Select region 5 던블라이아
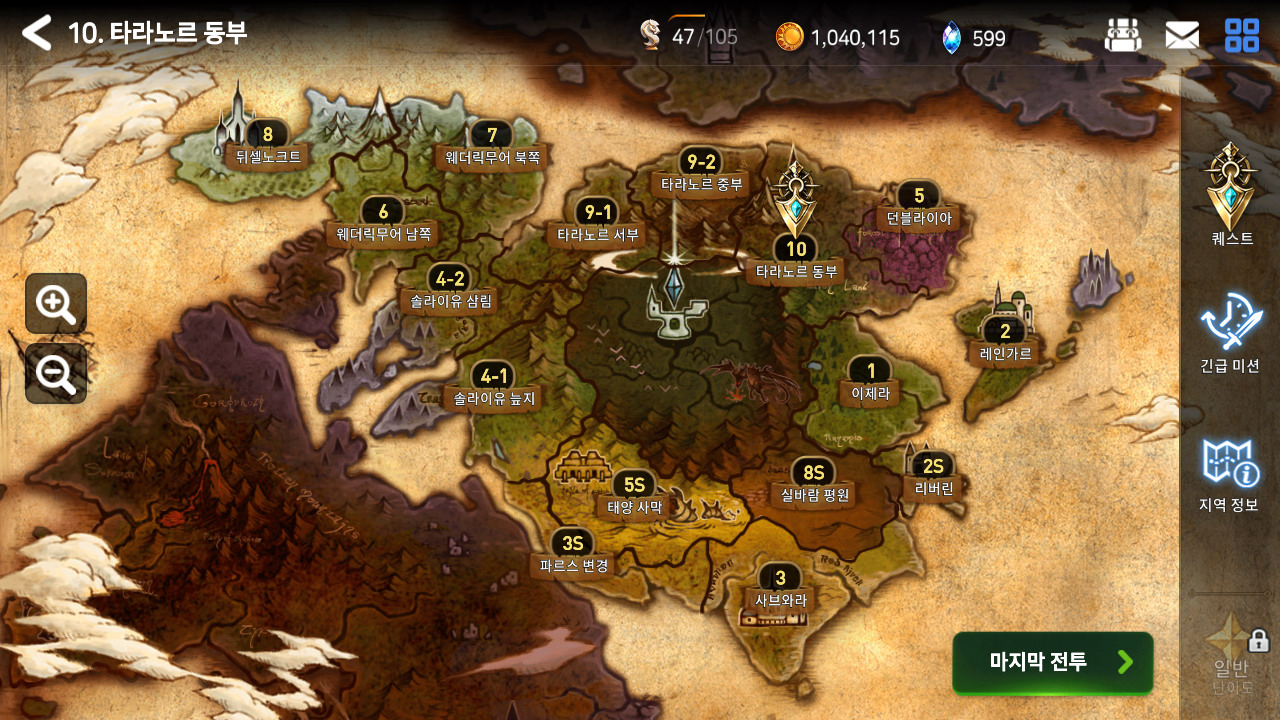 (x=918, y=207)
